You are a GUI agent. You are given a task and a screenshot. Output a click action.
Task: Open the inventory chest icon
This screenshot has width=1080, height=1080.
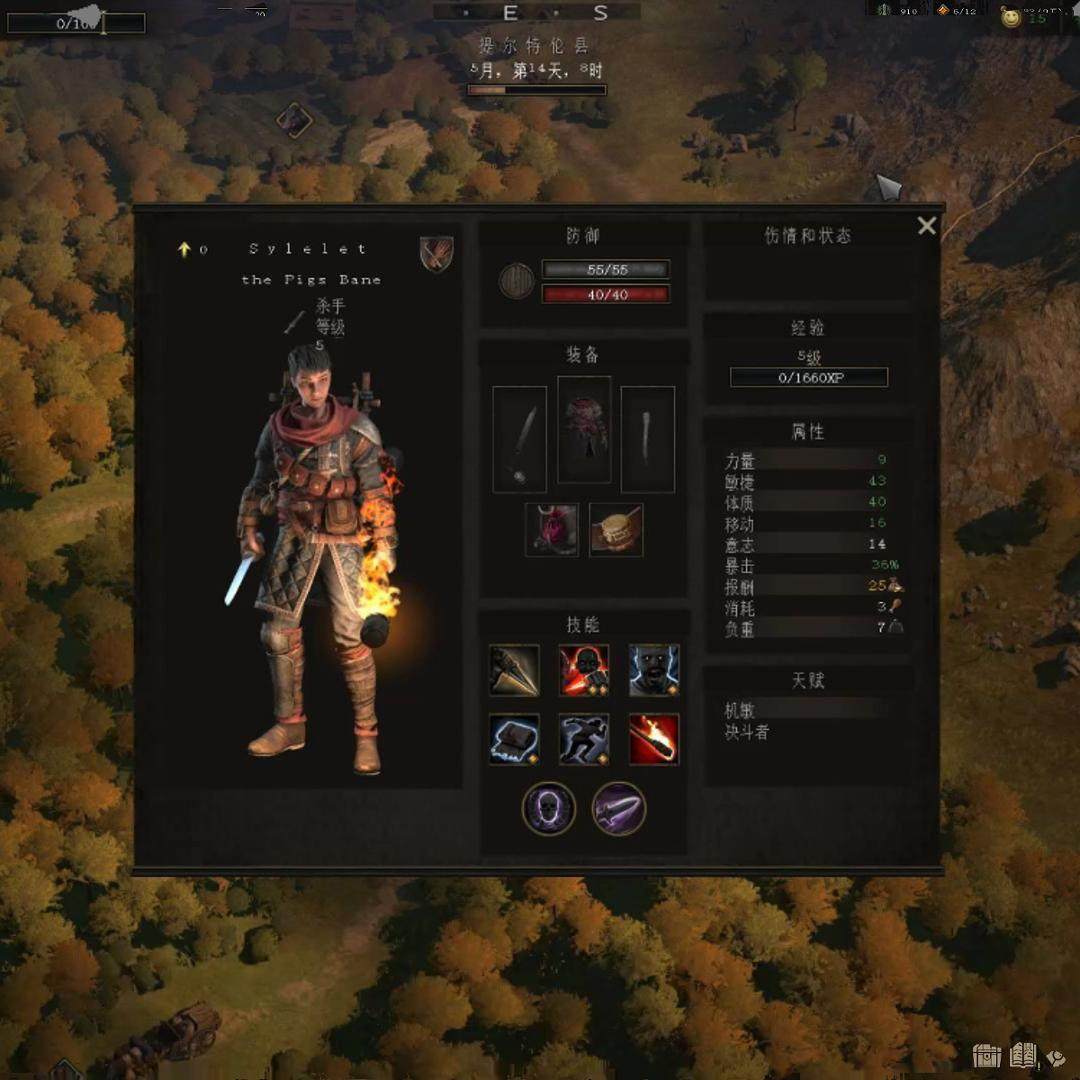(987, 1055)
